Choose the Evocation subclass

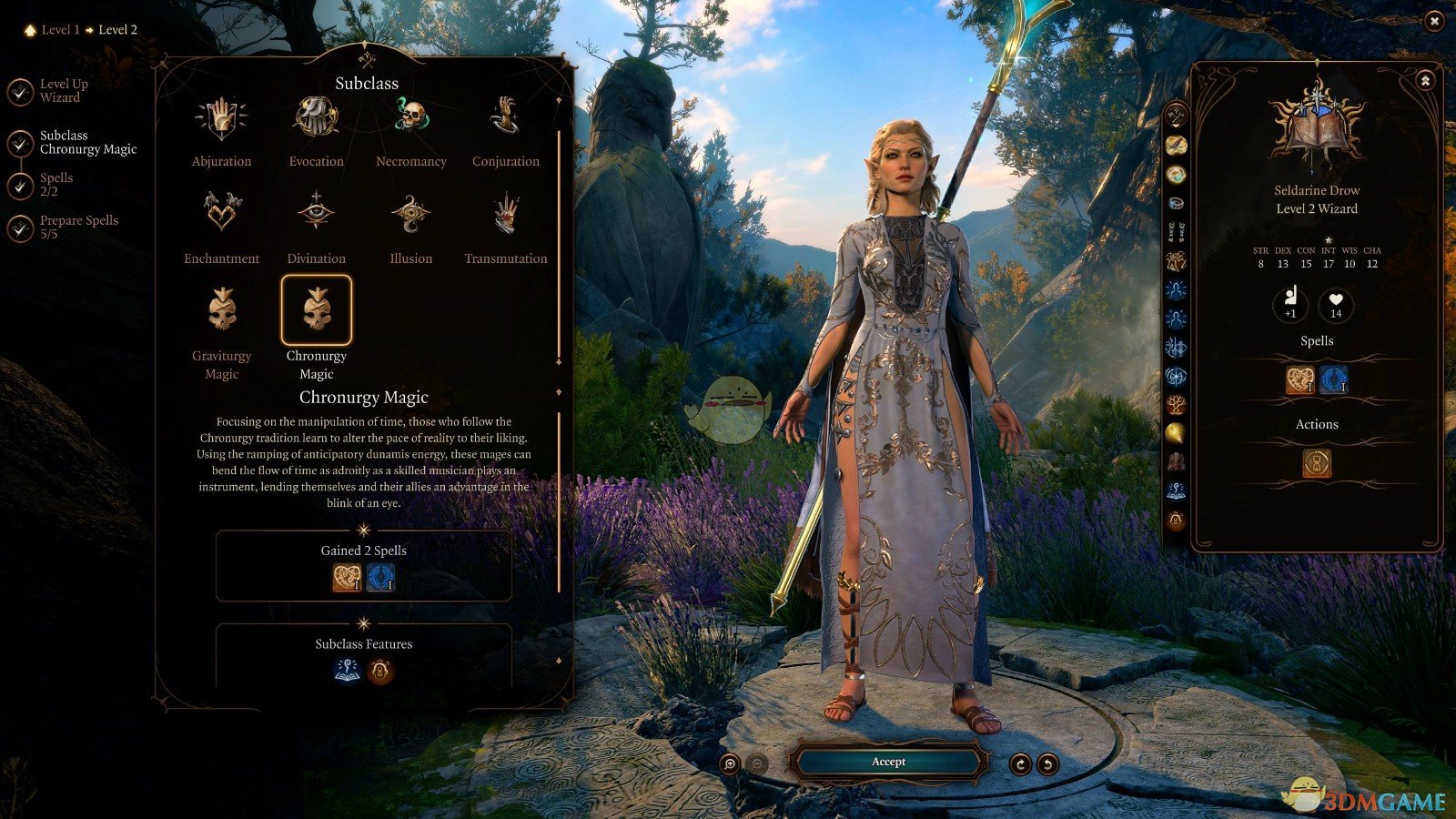click(x=316, y=120)
